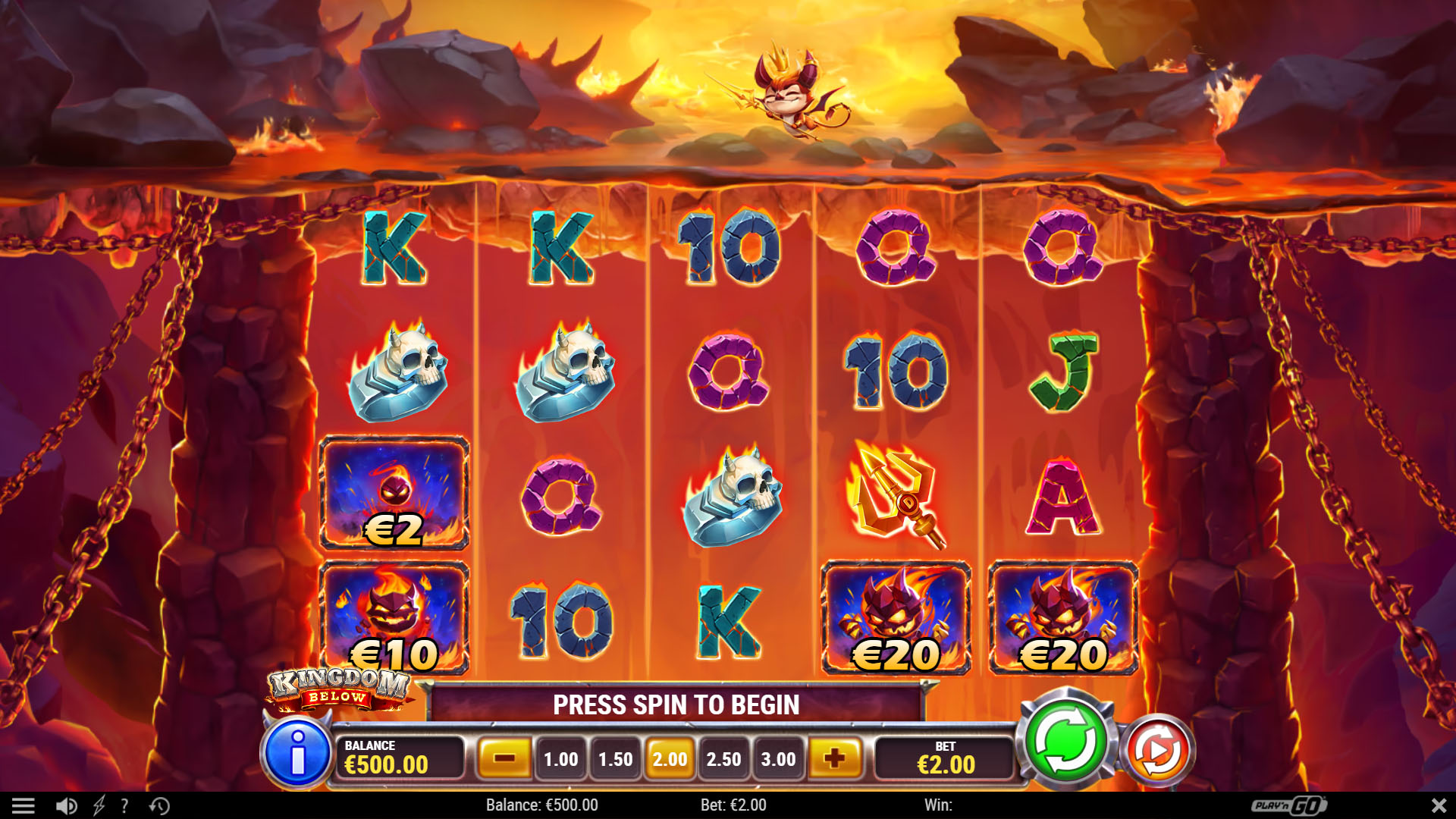Image resolution: width=1456 pixels, height=819 pixels.
Task: Increase the bet with the plus button
Action: pyautogui.click(x=834, y=759)
